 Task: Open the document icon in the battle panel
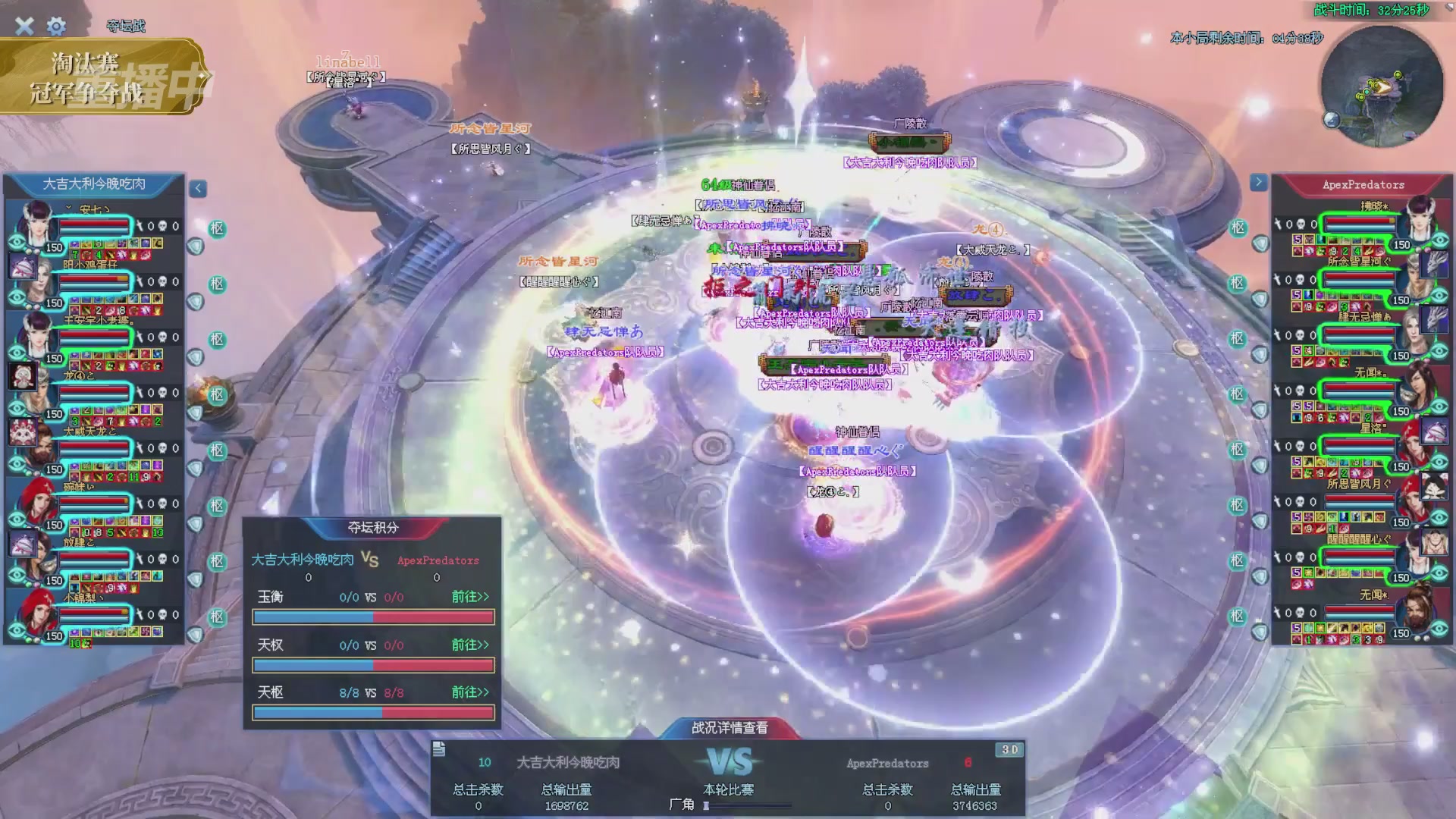(439, 750)
